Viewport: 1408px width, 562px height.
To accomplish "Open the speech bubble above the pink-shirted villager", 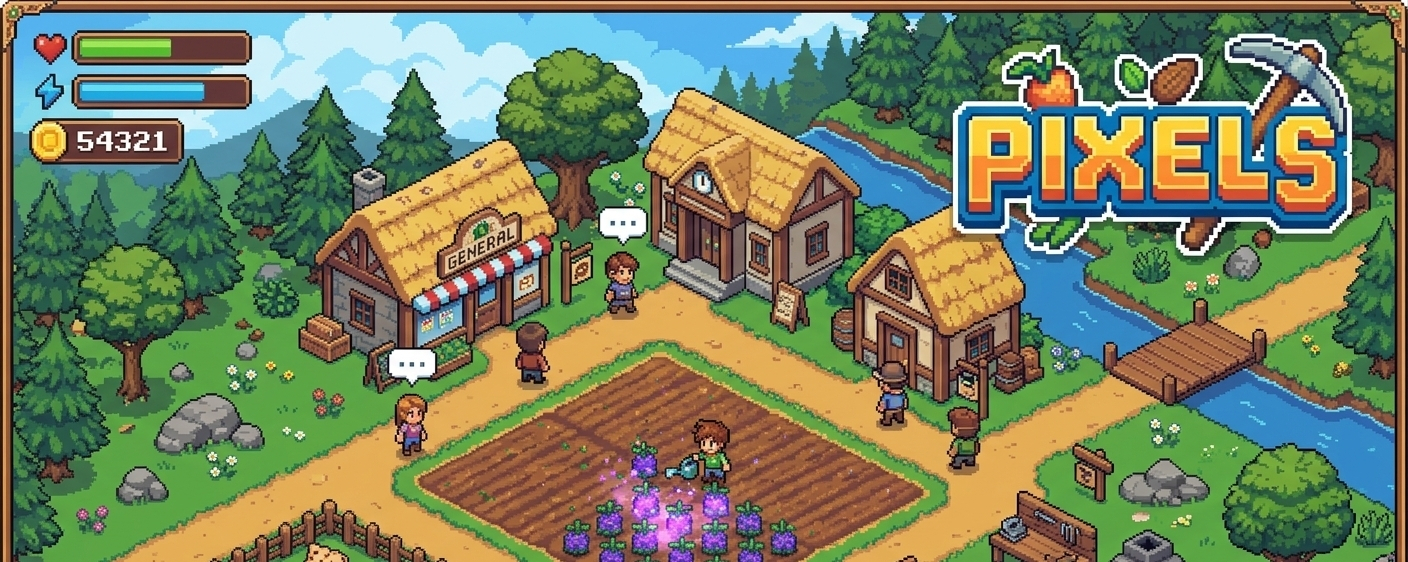I will pyautogui.click(x=412, y=364).
